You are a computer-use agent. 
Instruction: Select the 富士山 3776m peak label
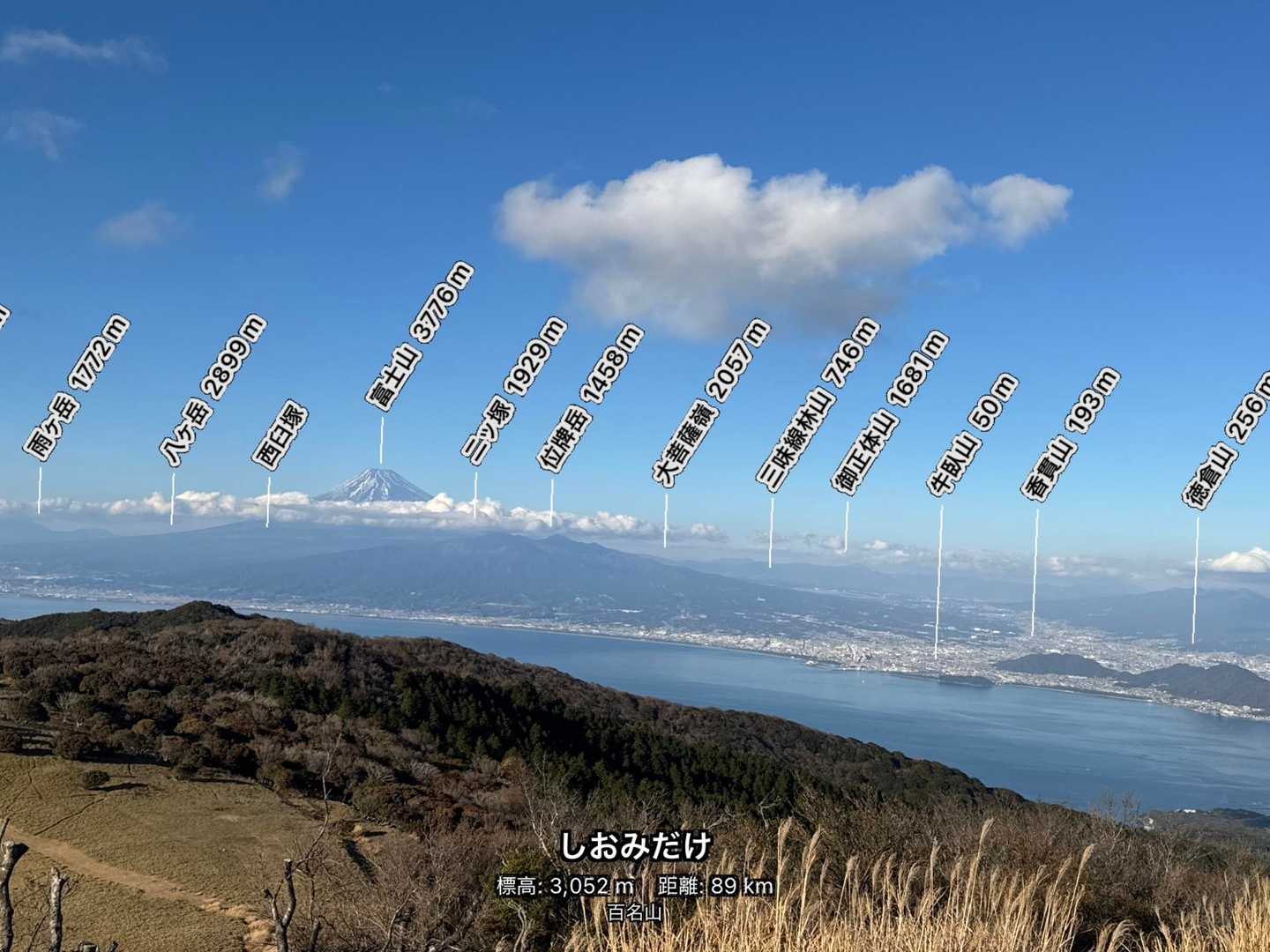[421, 335]
